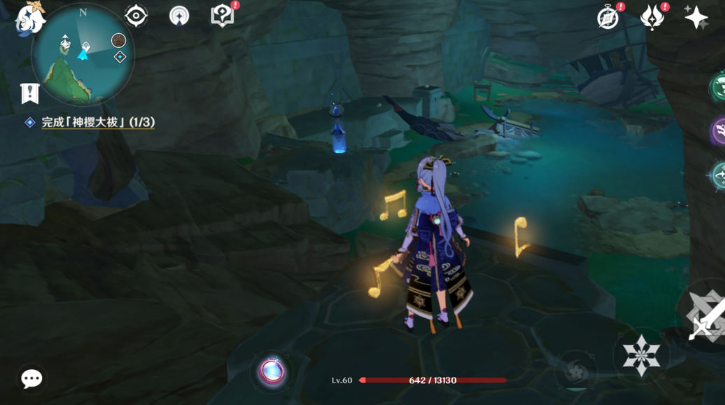Use the glowing orb gadget
The width and height of the screenshot is (725, 405).
270,371
